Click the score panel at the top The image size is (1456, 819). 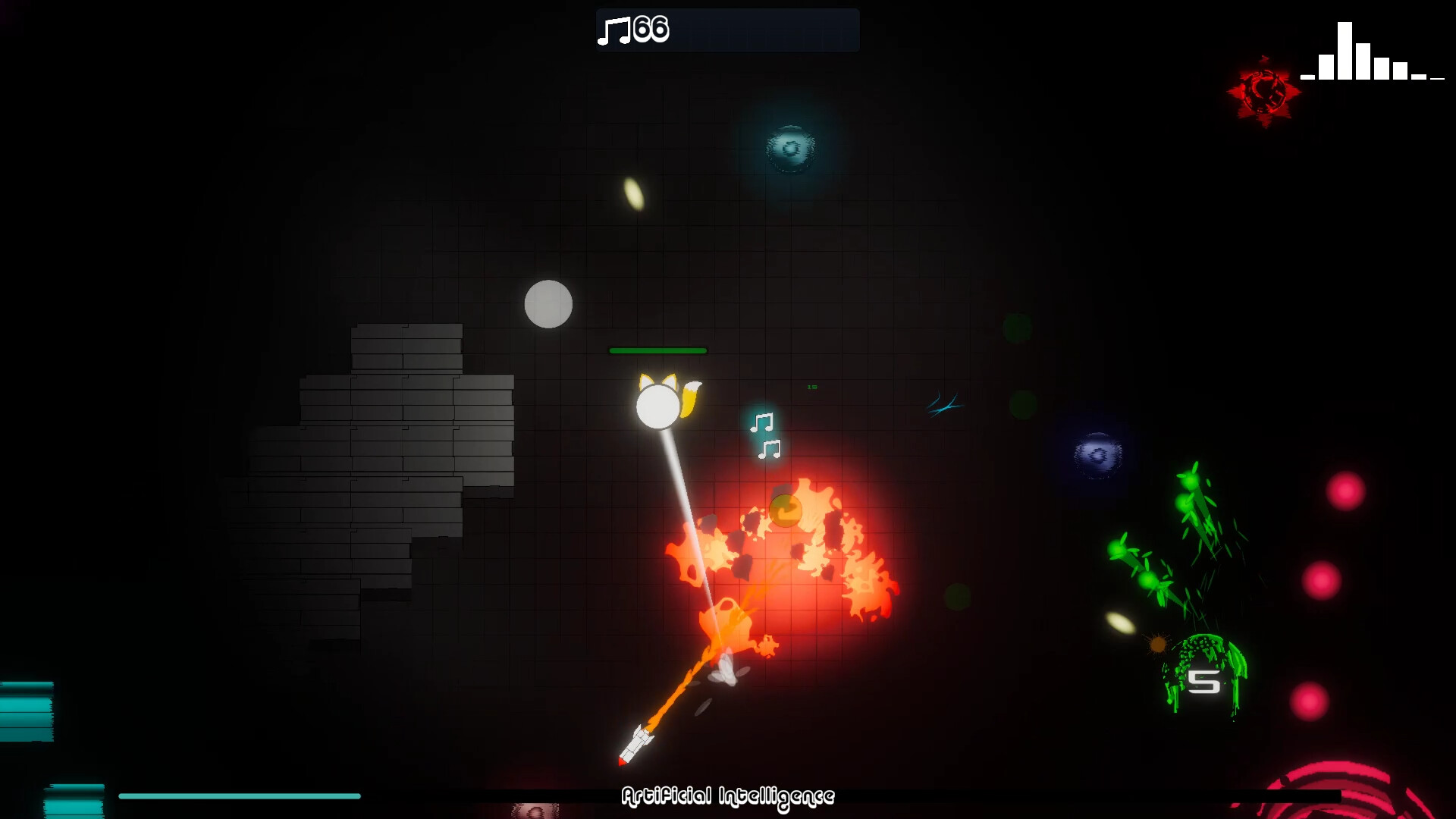point(726,30)
